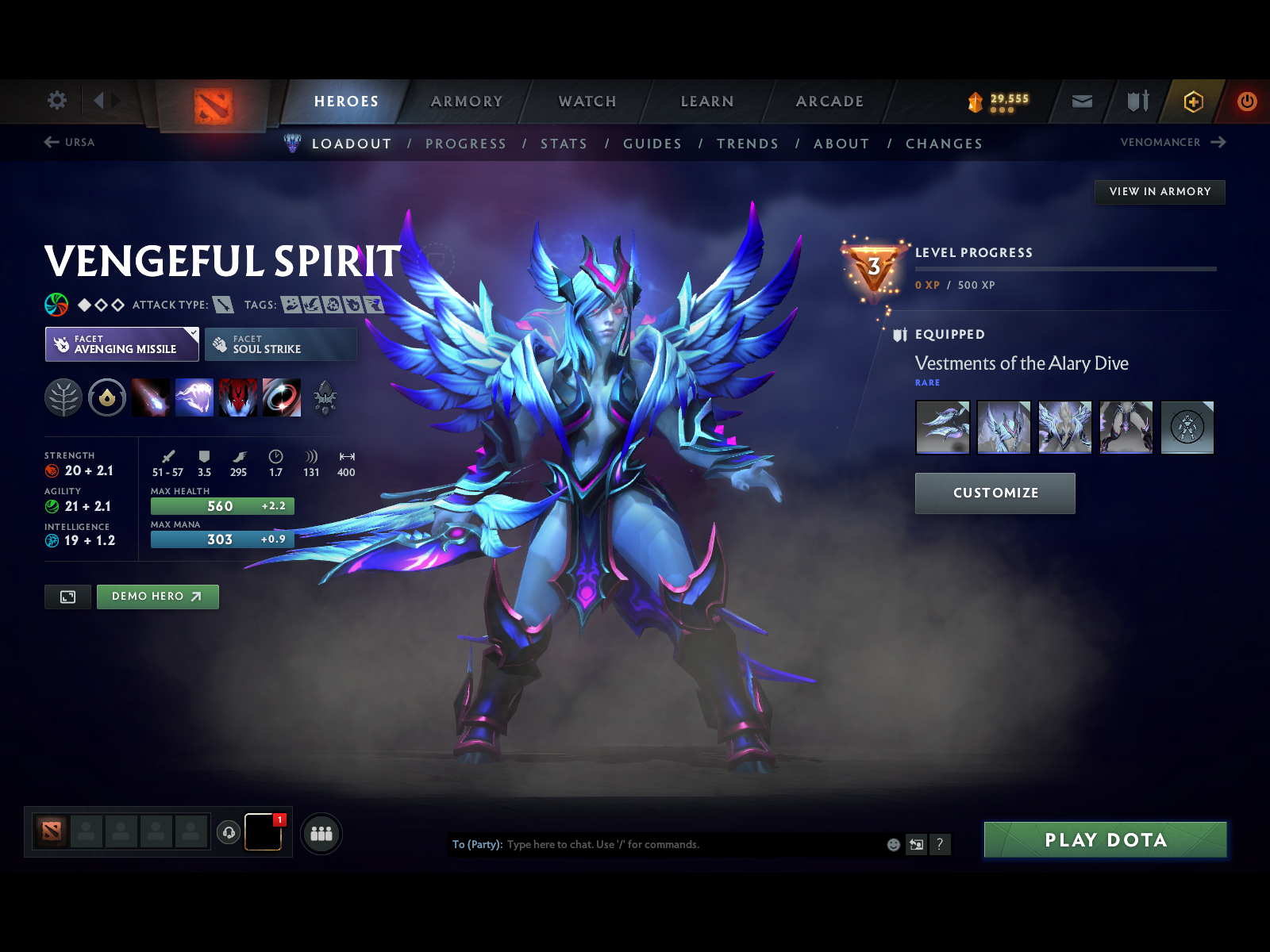Click the voice chat headset icon

(229, 832)
